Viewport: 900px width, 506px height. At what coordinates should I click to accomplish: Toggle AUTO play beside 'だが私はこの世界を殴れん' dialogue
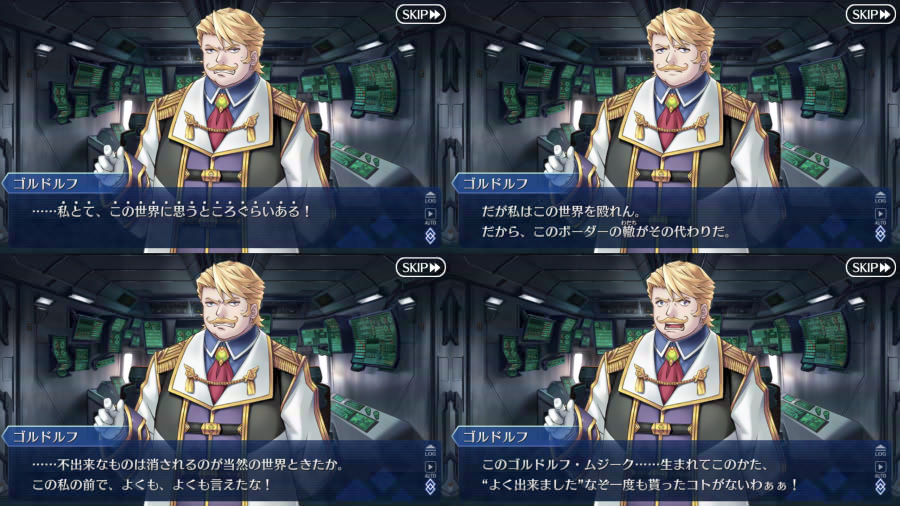tap(880, 214)
